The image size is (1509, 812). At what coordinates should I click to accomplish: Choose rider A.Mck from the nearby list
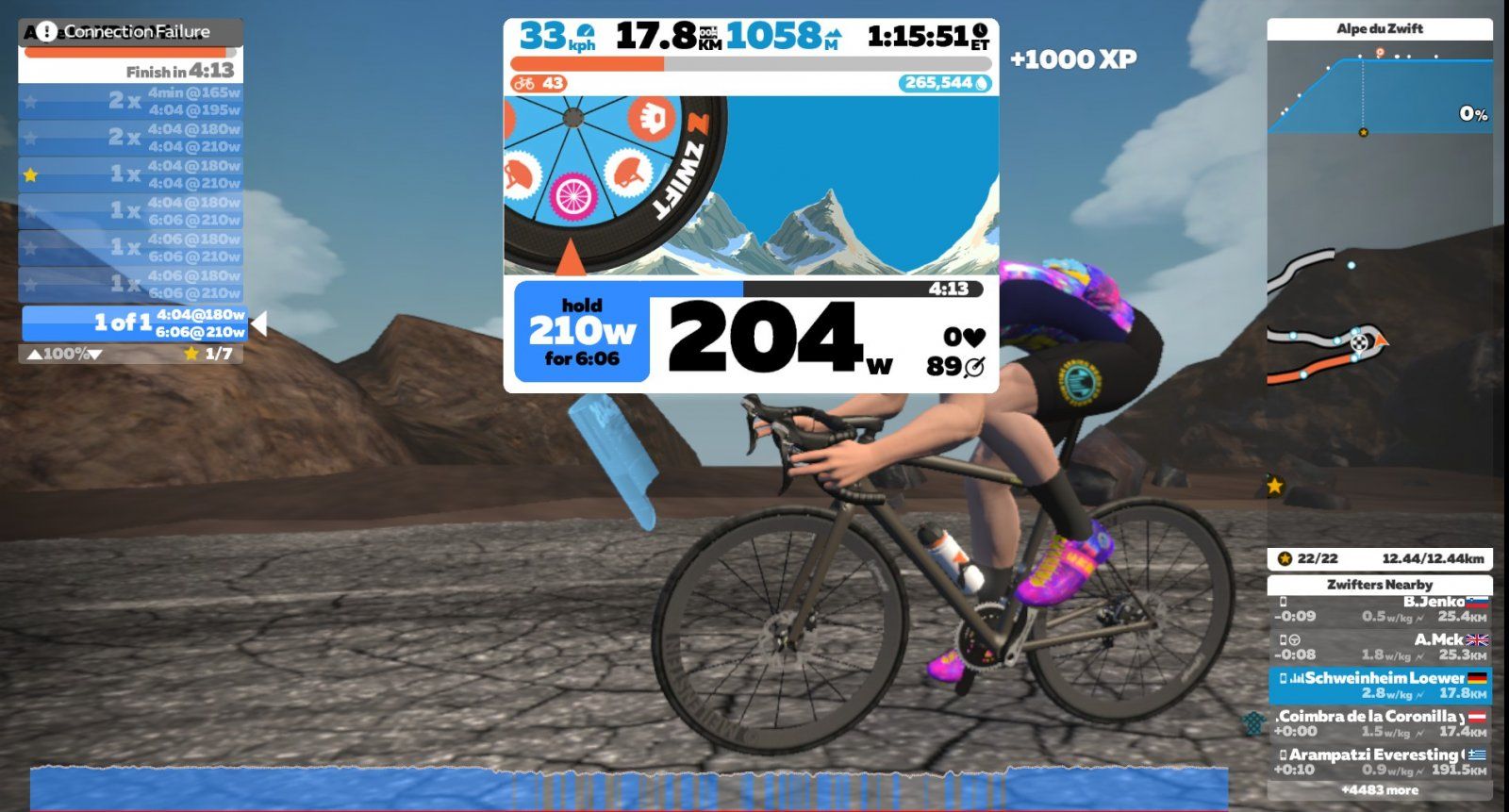coord(1380,647)
